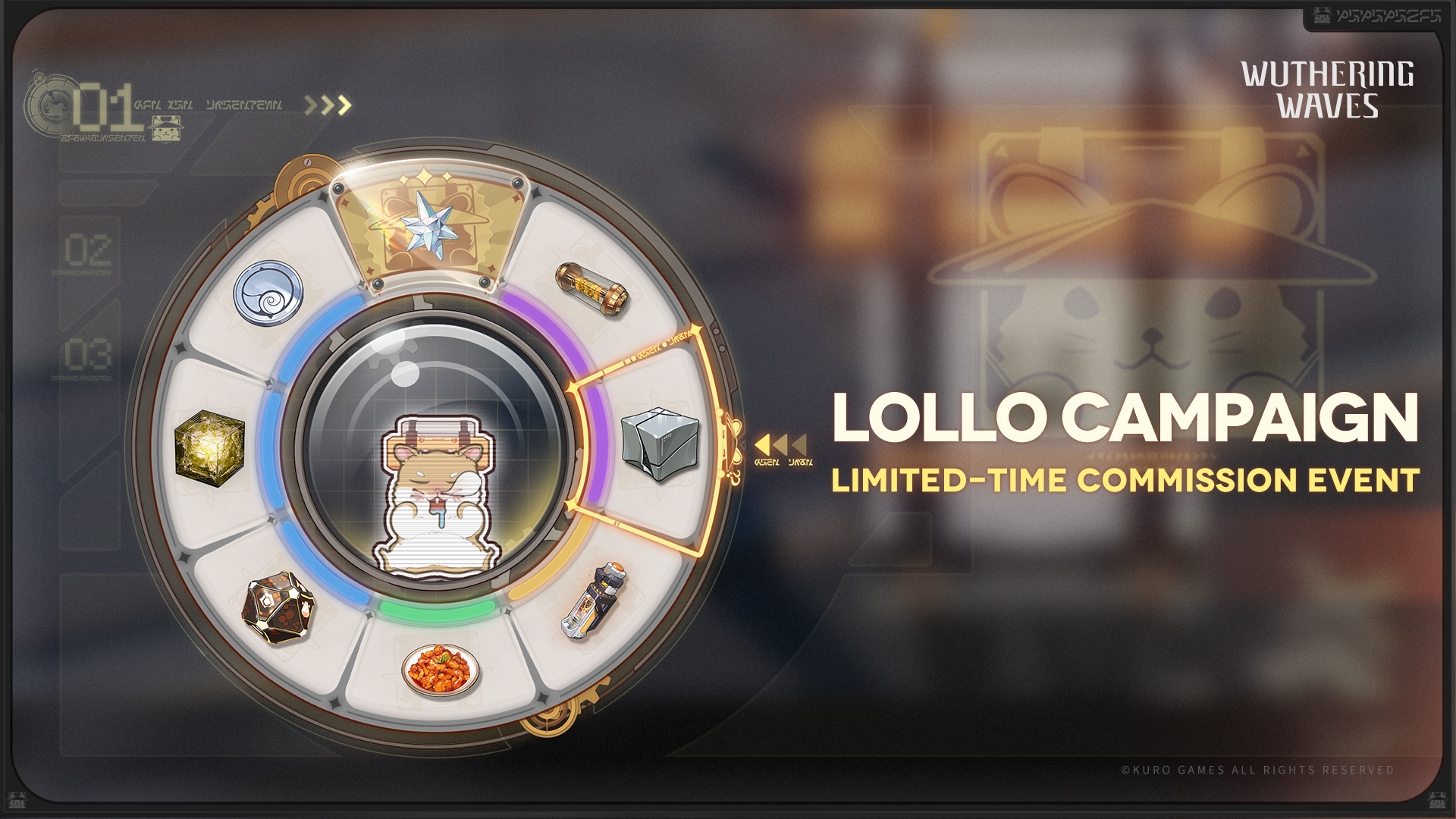Screen dimensions: 1456x819
Task: Select the Astrite star reward slot
Action: pyautogui.click(x=430, y=225)
